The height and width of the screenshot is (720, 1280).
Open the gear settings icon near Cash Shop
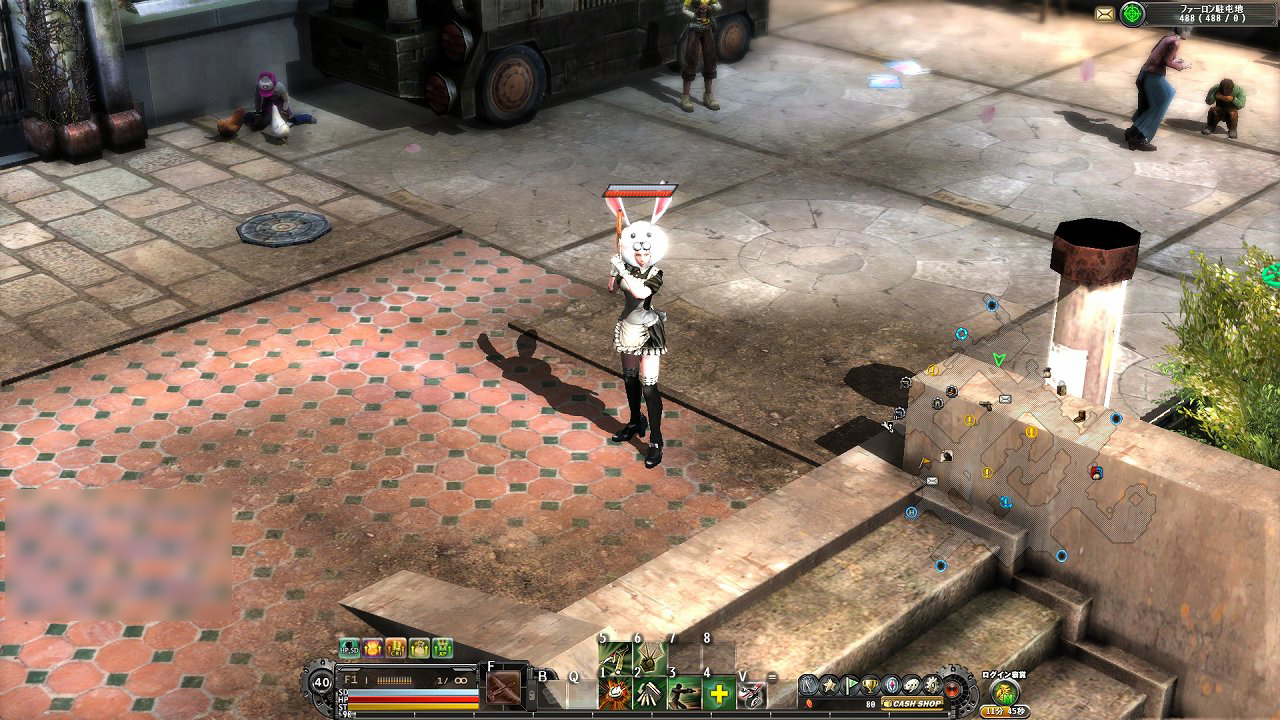930,686
